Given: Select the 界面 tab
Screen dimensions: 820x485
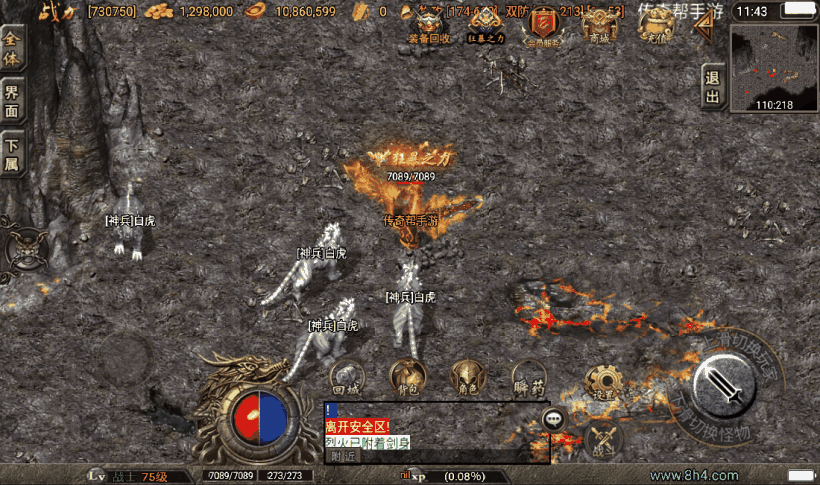Looking at the screenshot, I should [12, 100].
